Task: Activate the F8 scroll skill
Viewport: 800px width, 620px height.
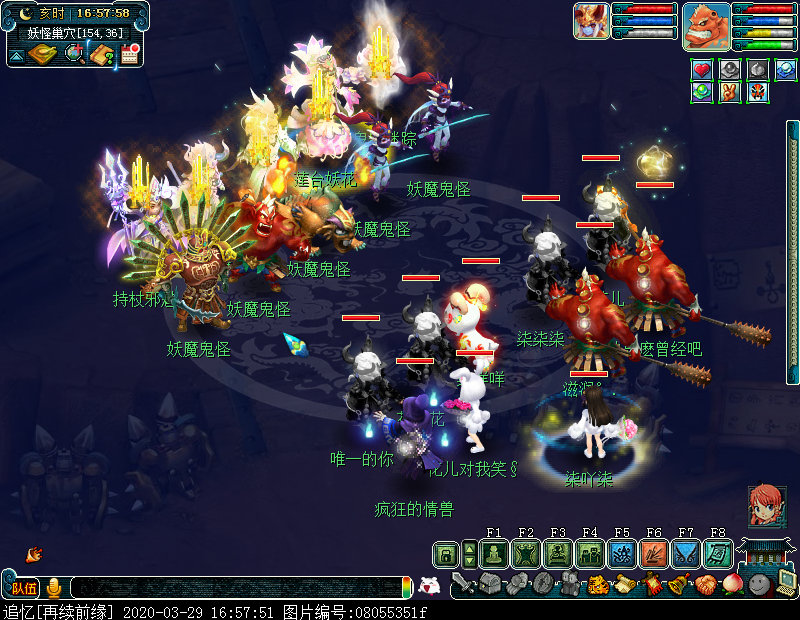Action: (717, 554)
